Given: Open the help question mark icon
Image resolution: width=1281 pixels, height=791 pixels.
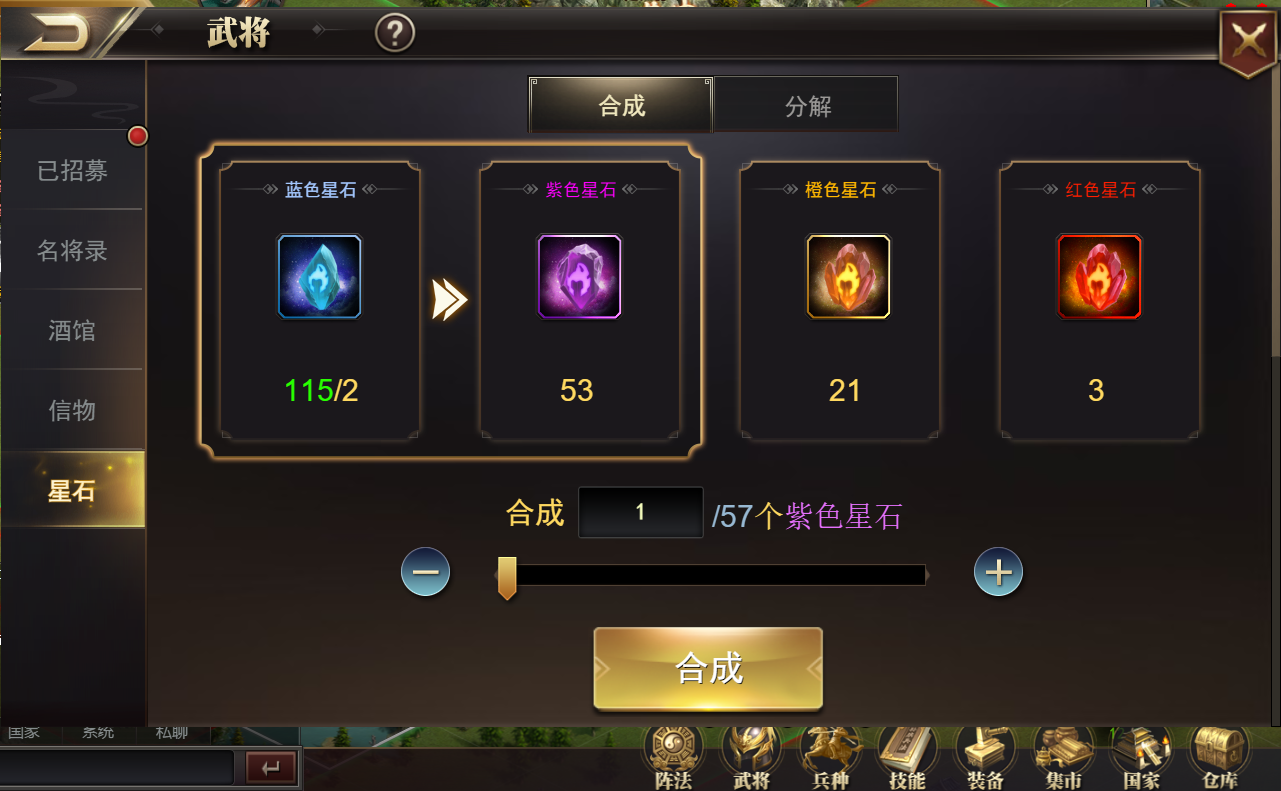Looking at the screenshot, I should [x=395, y=32].
